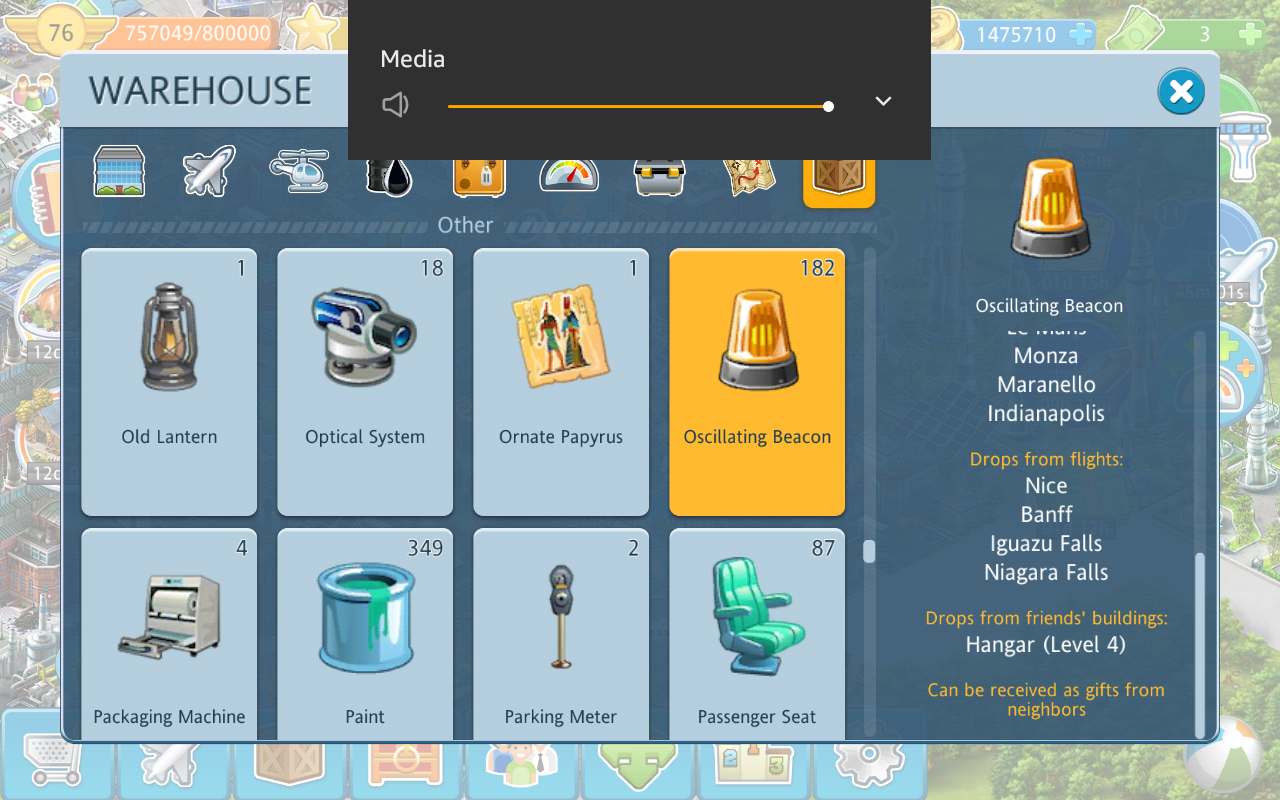Mute media using the speaker icon
Viewport: 1280px width, 800px height.
(396, 105)
